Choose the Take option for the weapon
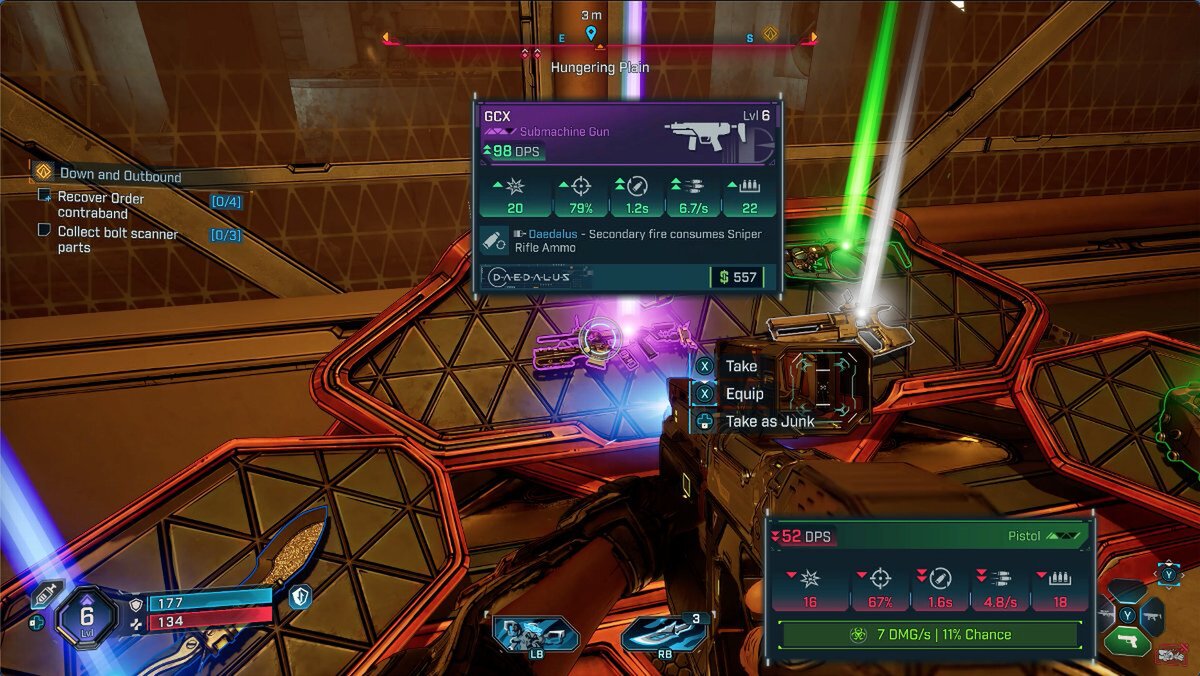This screenshot has width=1200, height=676. [x=741, y=366]
